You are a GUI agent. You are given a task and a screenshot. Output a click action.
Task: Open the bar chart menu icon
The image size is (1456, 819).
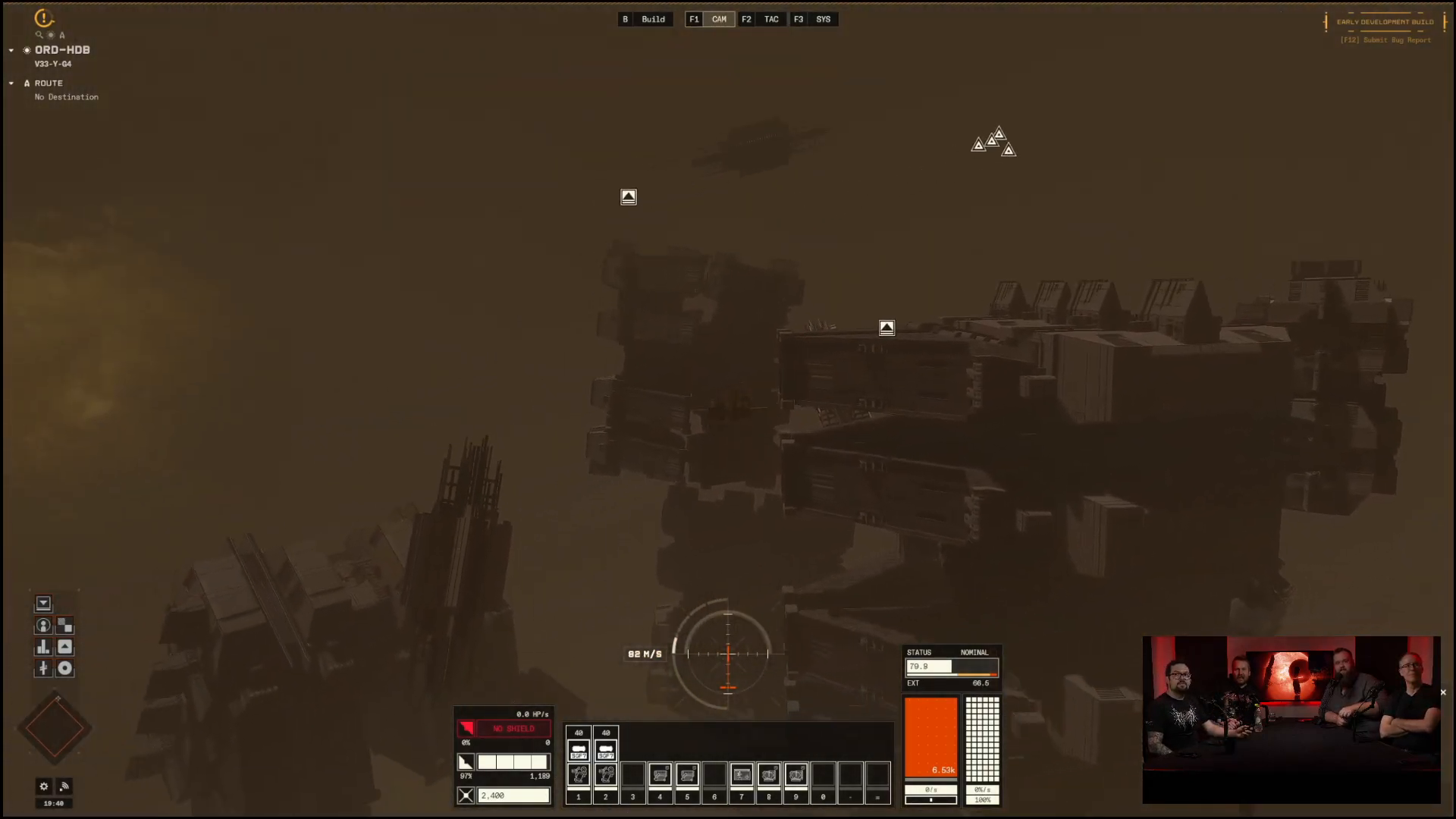tap(43, 647)
